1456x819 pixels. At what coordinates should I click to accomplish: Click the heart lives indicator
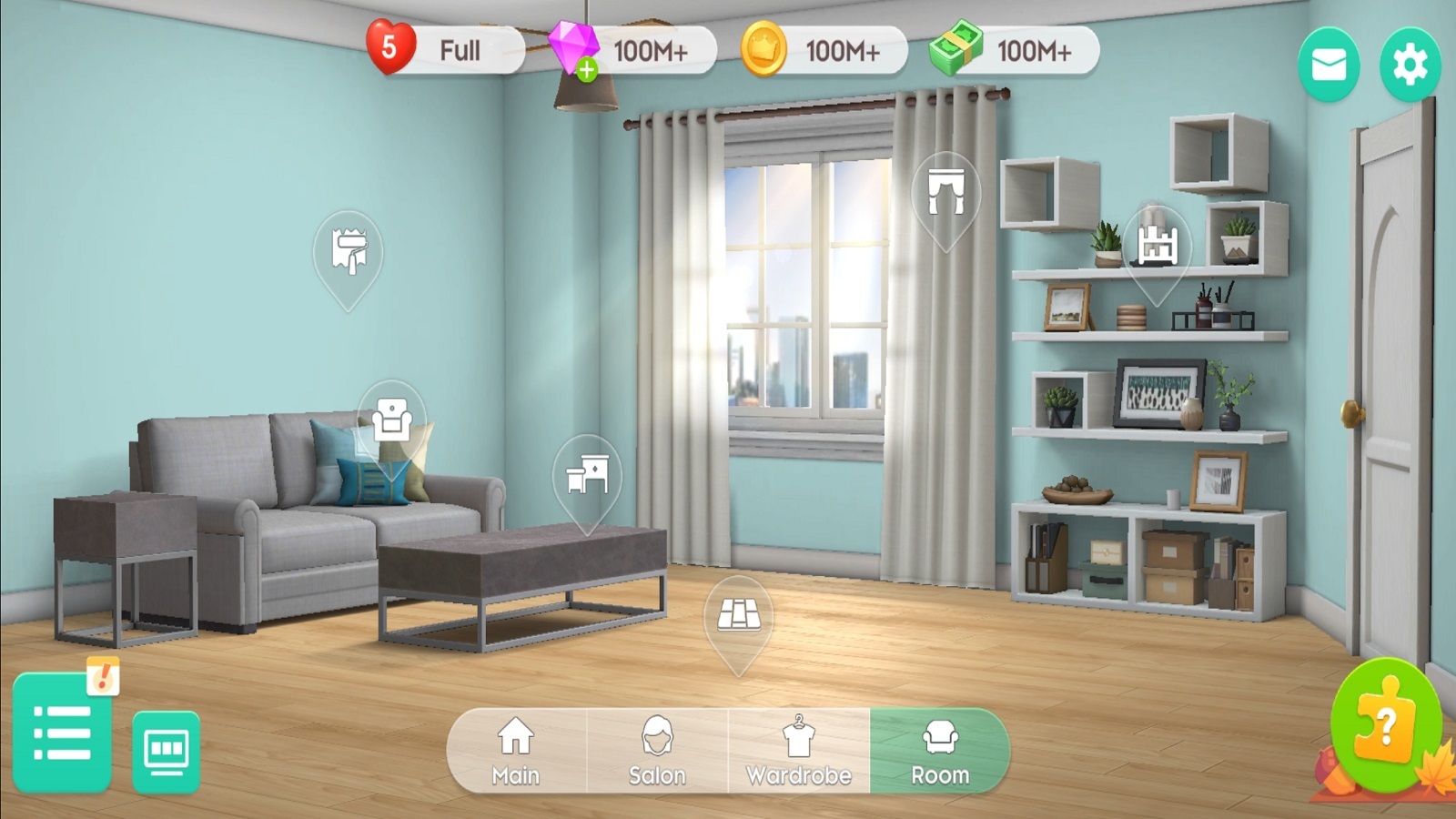click(390, 48)
